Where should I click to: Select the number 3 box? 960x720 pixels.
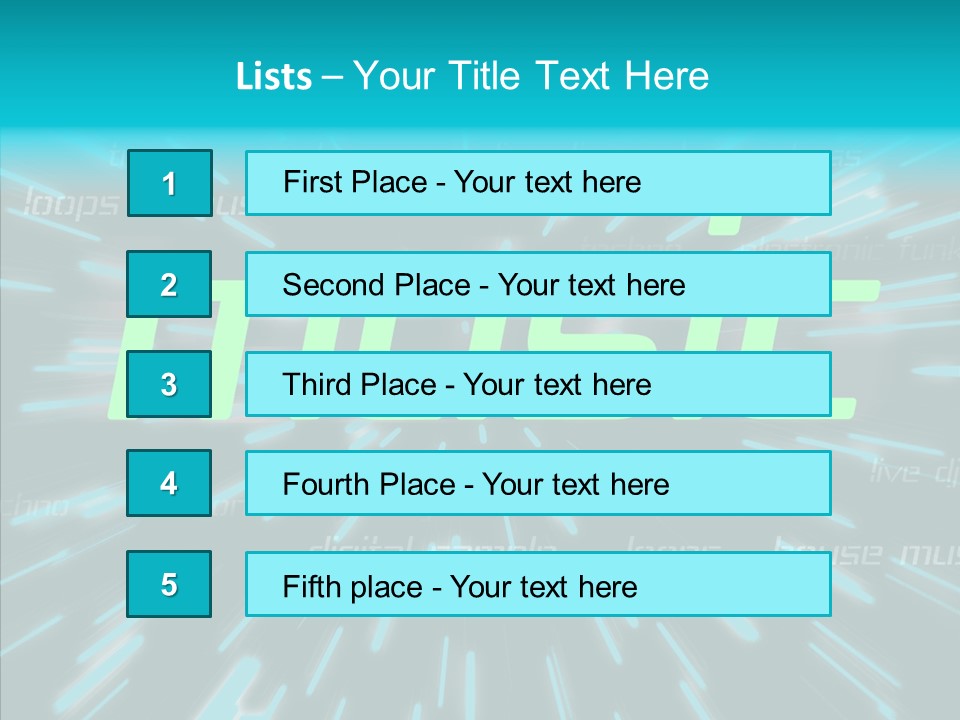click(169, 384)
